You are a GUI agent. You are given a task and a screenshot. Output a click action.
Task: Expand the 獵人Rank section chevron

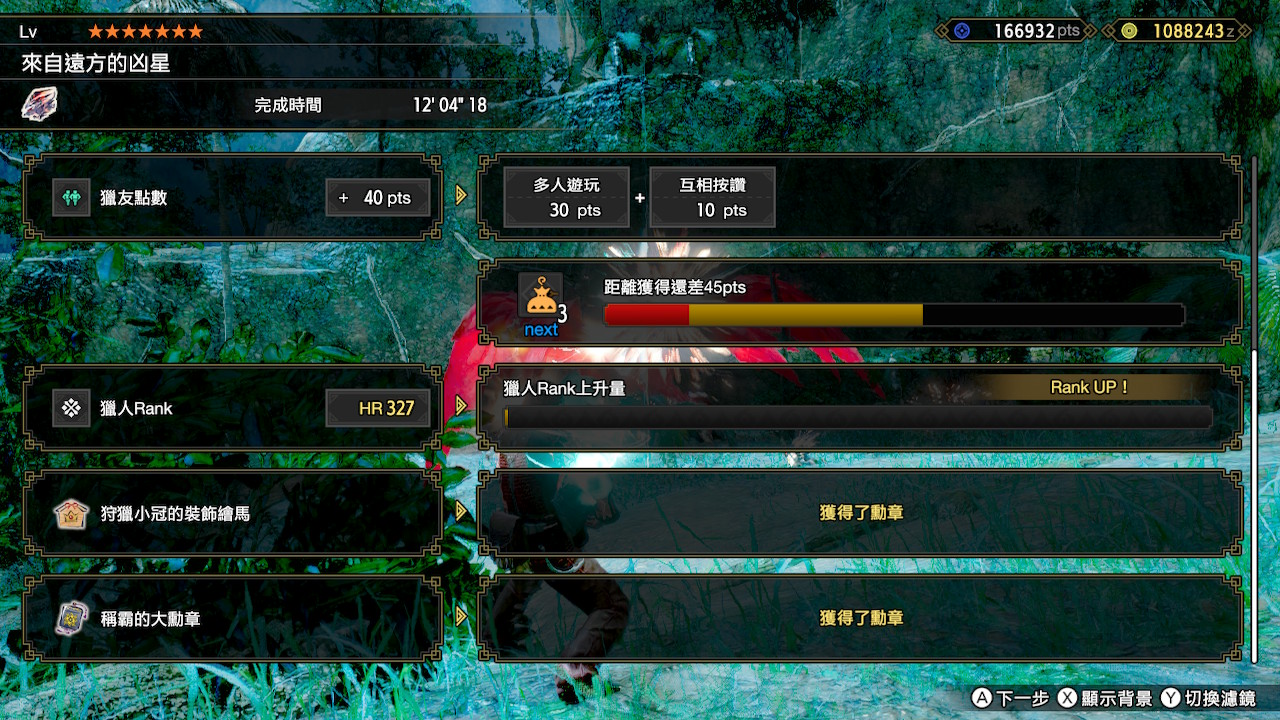[x=461, y=407]
